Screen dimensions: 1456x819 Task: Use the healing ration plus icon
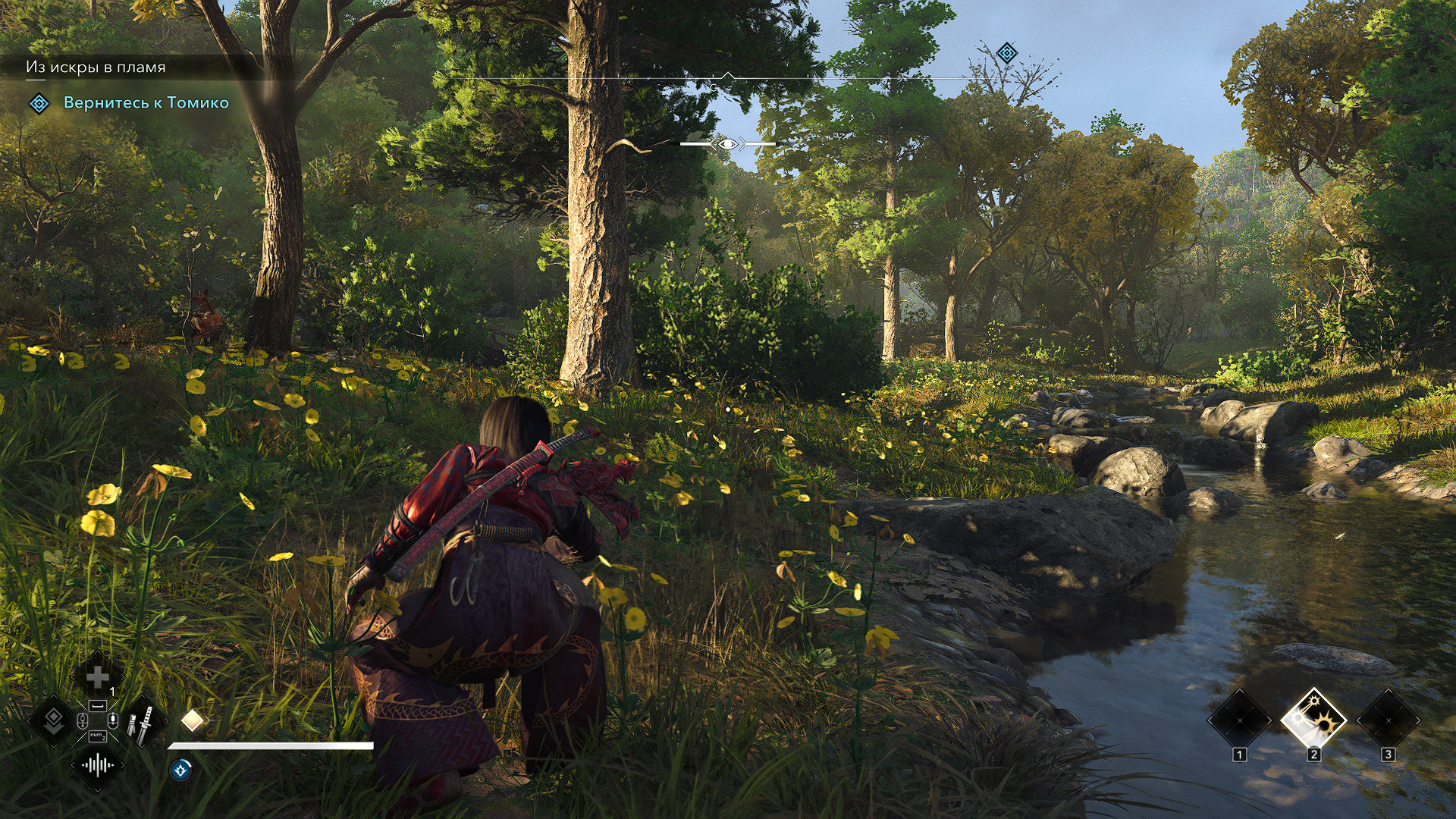(x=97, y=676)
